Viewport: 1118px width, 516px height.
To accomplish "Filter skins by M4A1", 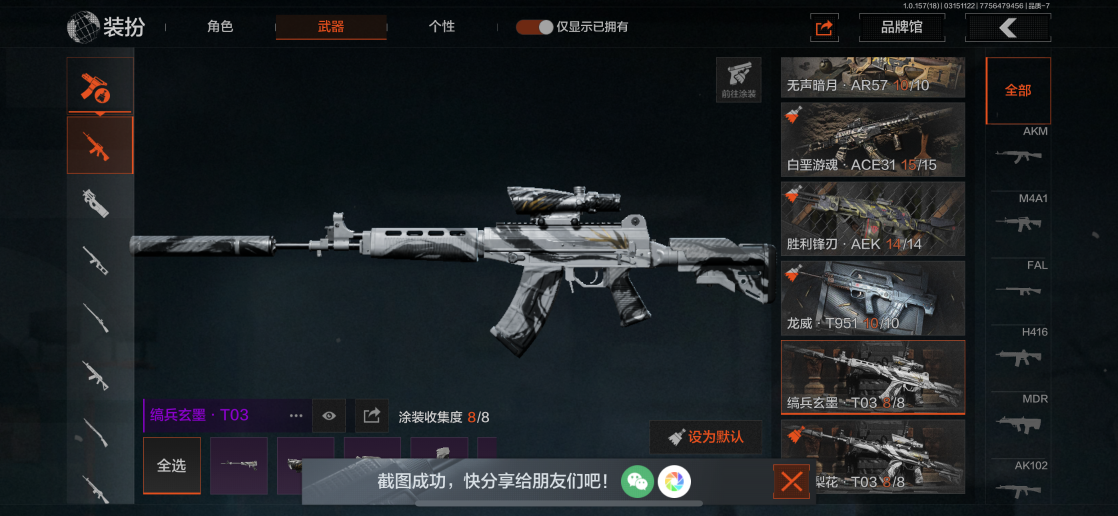I will click(x=1019, y=215).
